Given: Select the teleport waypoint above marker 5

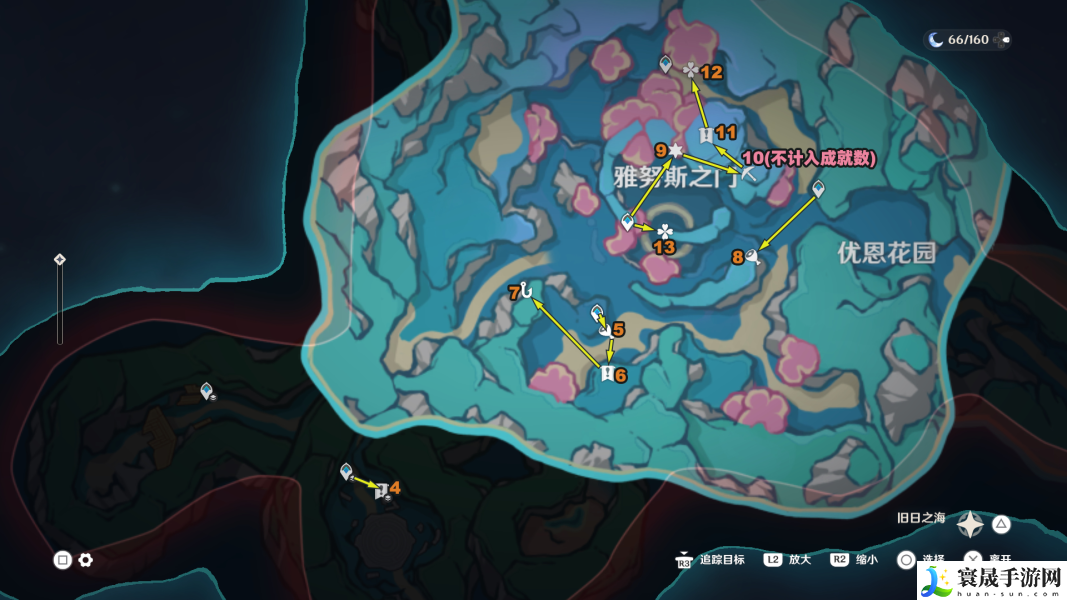Looking at the screenshot, I should 597,312.
